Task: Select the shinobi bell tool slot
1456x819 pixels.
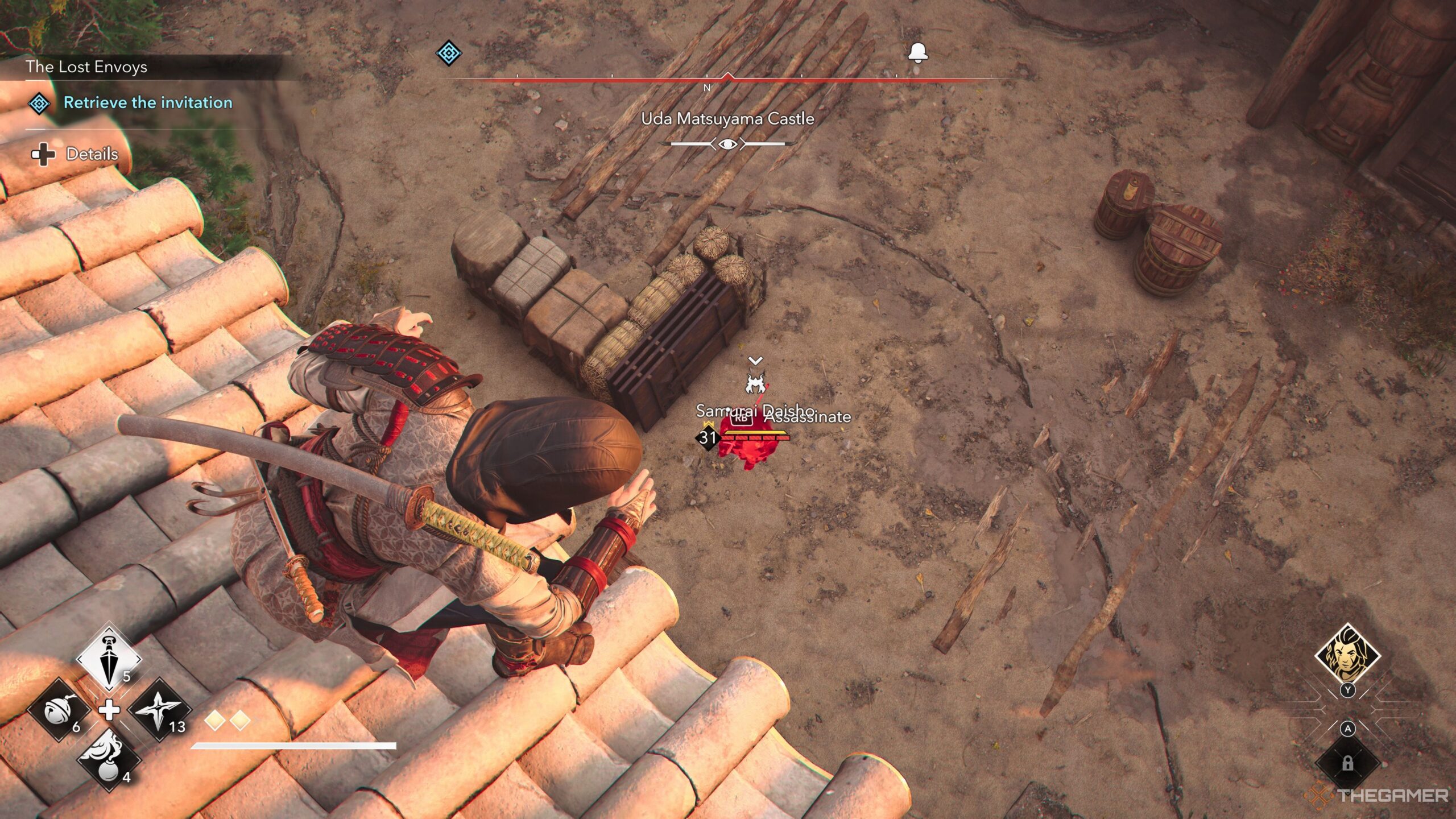Action: (59, 709)
